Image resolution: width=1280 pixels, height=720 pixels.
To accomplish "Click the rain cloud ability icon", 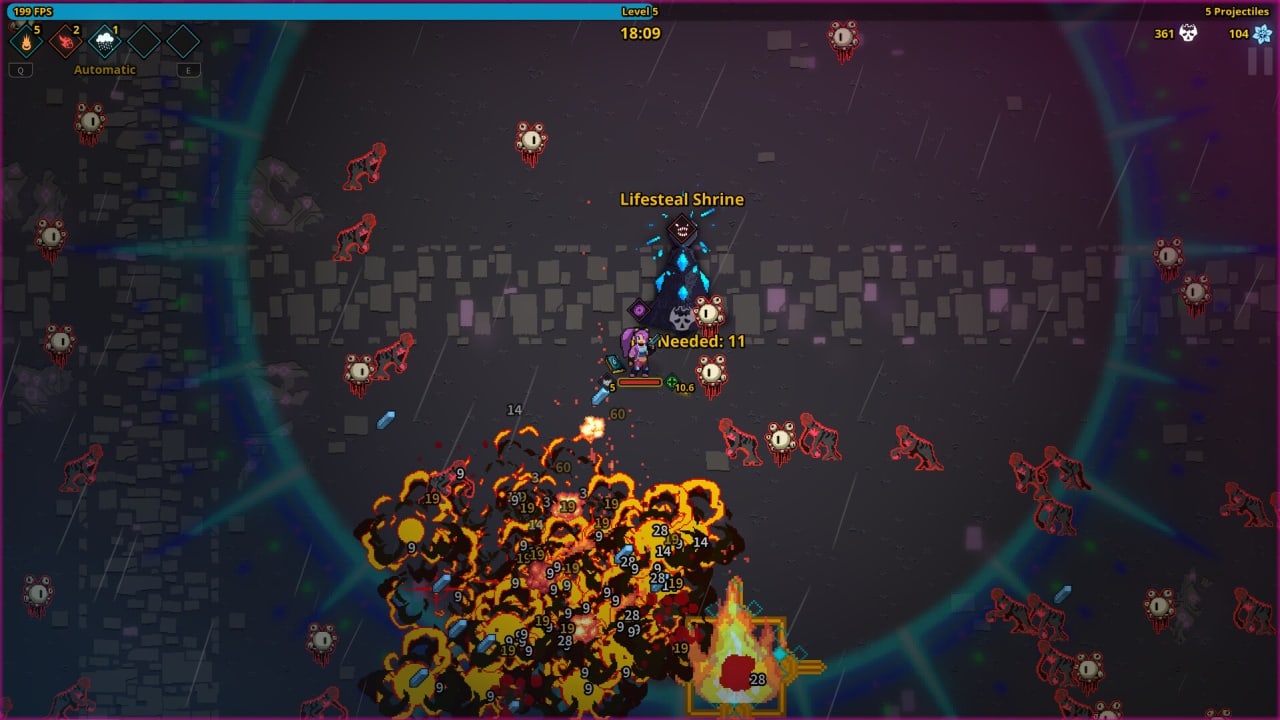I will pos(104,42).
